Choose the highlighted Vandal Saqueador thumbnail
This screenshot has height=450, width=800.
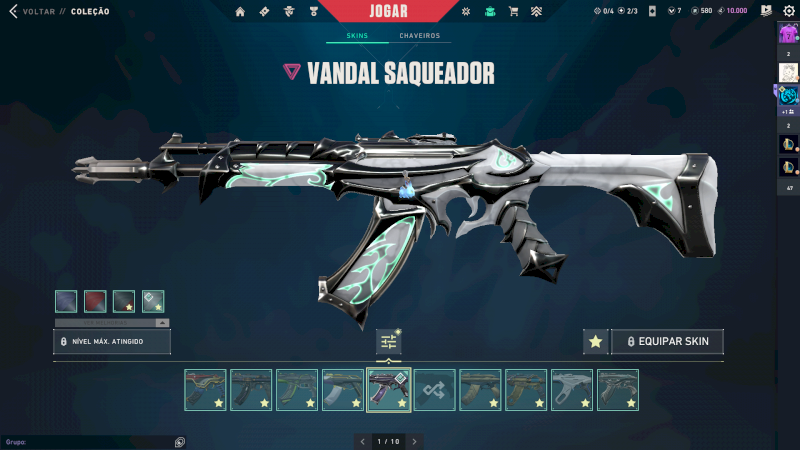click(389, 390)
